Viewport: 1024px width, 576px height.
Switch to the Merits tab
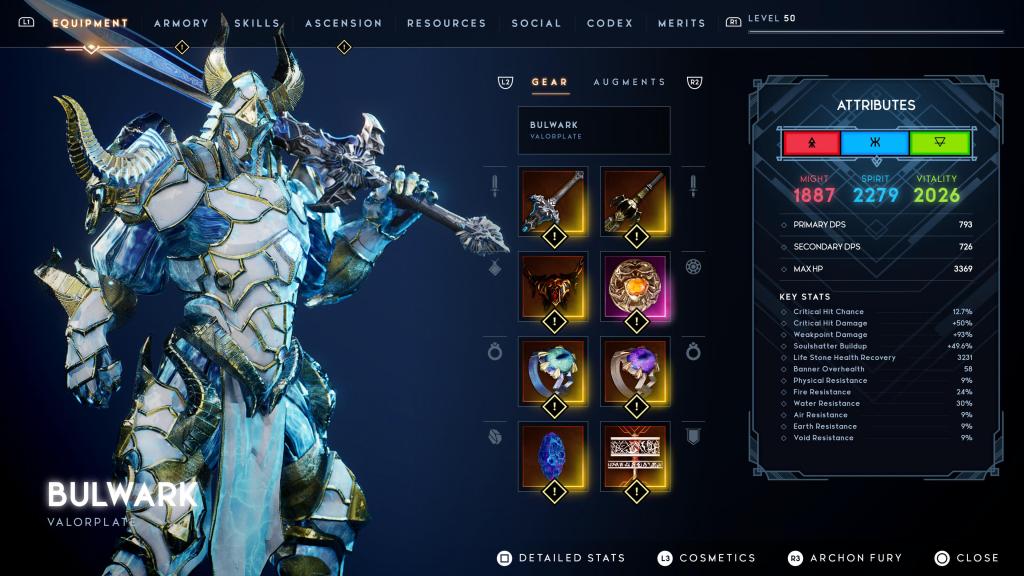[x=681, y=23]
